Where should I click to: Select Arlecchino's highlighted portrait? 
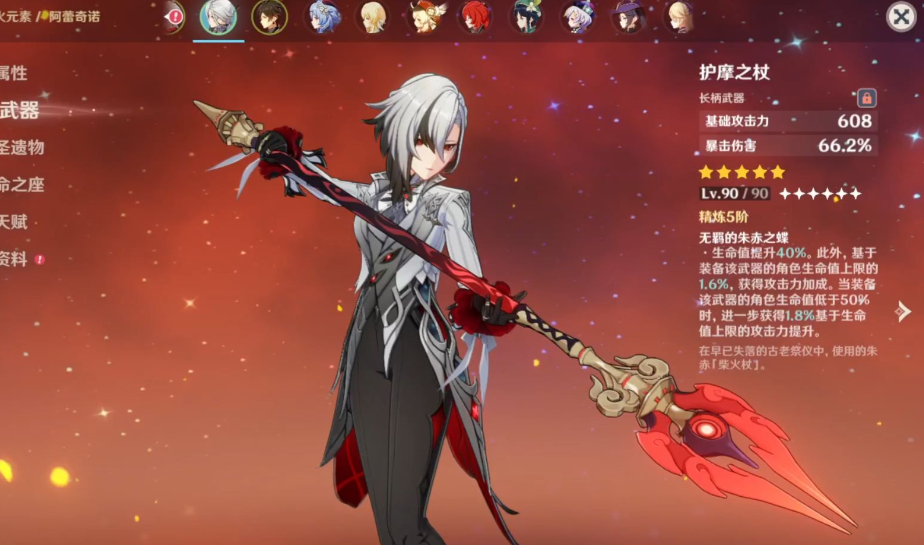pos(218,17)
